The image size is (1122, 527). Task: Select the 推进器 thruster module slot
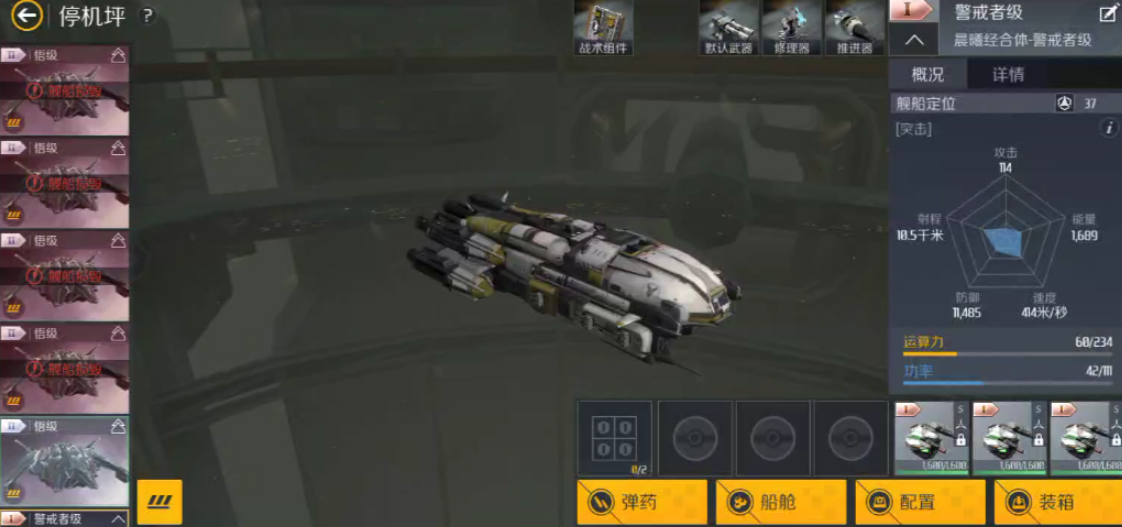(853, 28)
